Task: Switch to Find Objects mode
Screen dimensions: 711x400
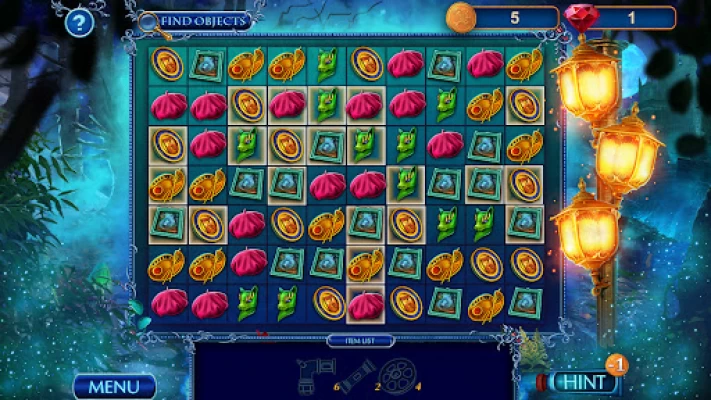Action: (x=201, y=20)
